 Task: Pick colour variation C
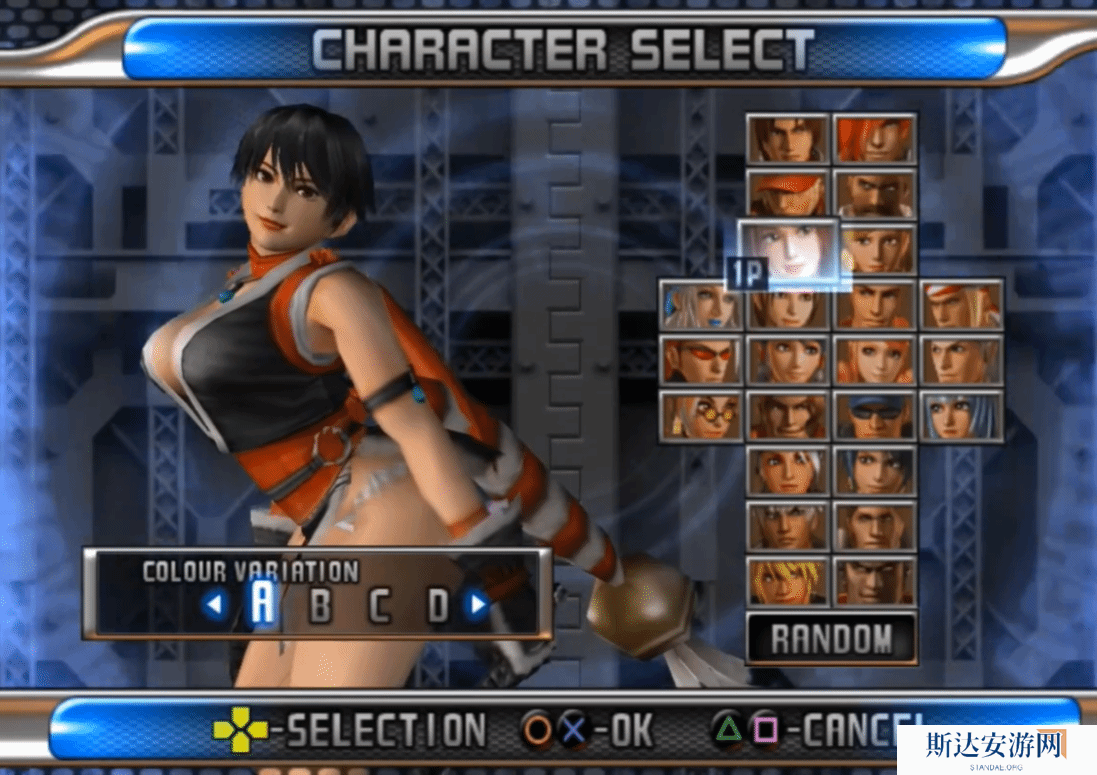(x=379, y=605)
